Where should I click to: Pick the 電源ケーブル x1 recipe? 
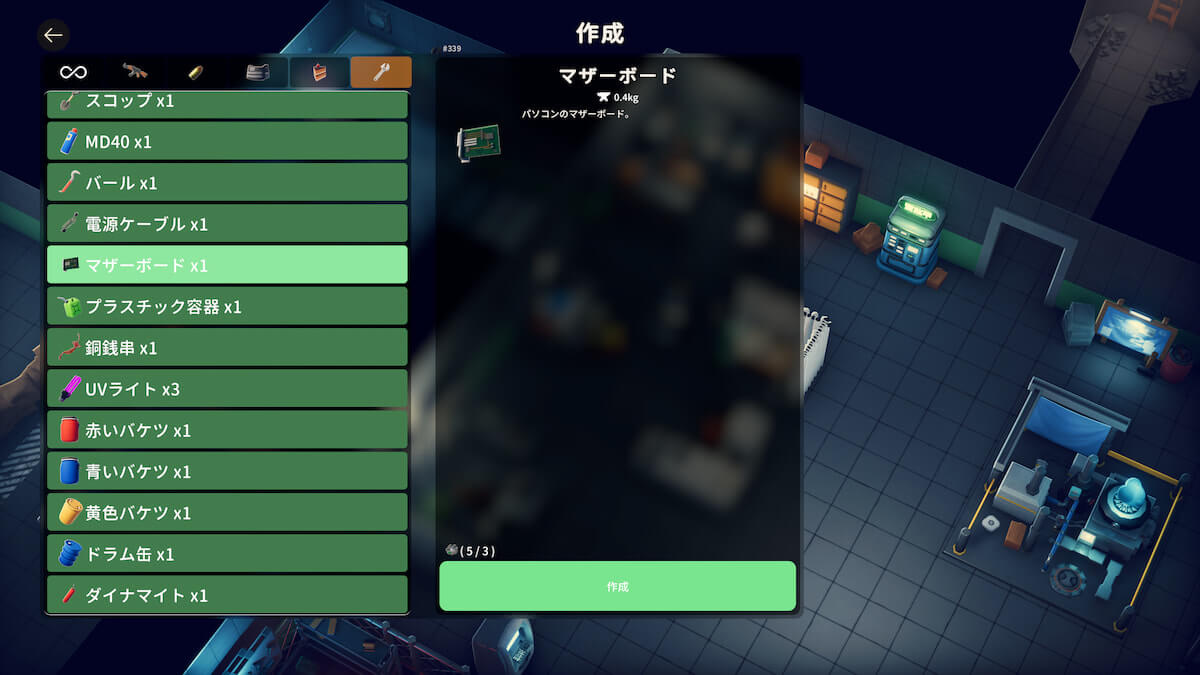pos(227,223)
